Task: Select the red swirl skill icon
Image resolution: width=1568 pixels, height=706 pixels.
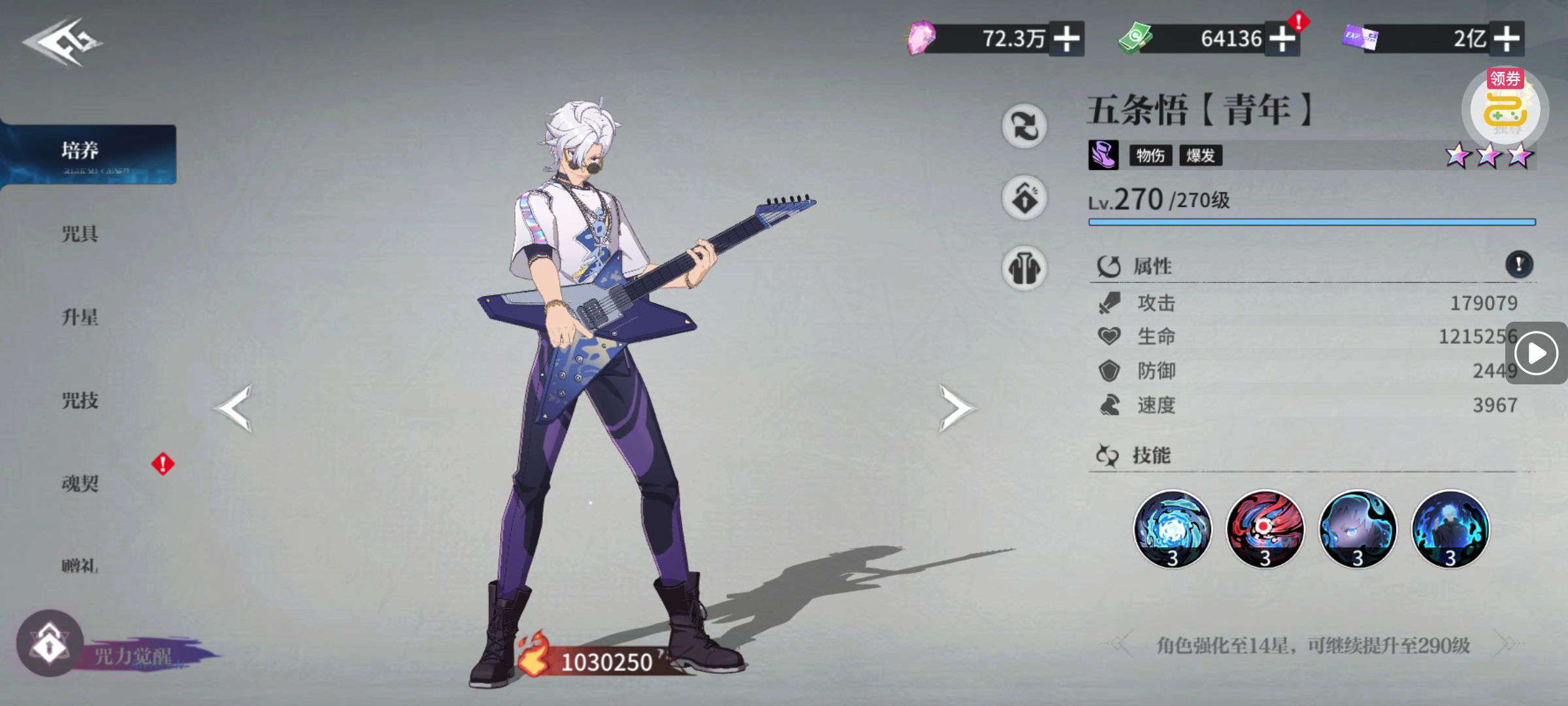Action: [1265, 528]
